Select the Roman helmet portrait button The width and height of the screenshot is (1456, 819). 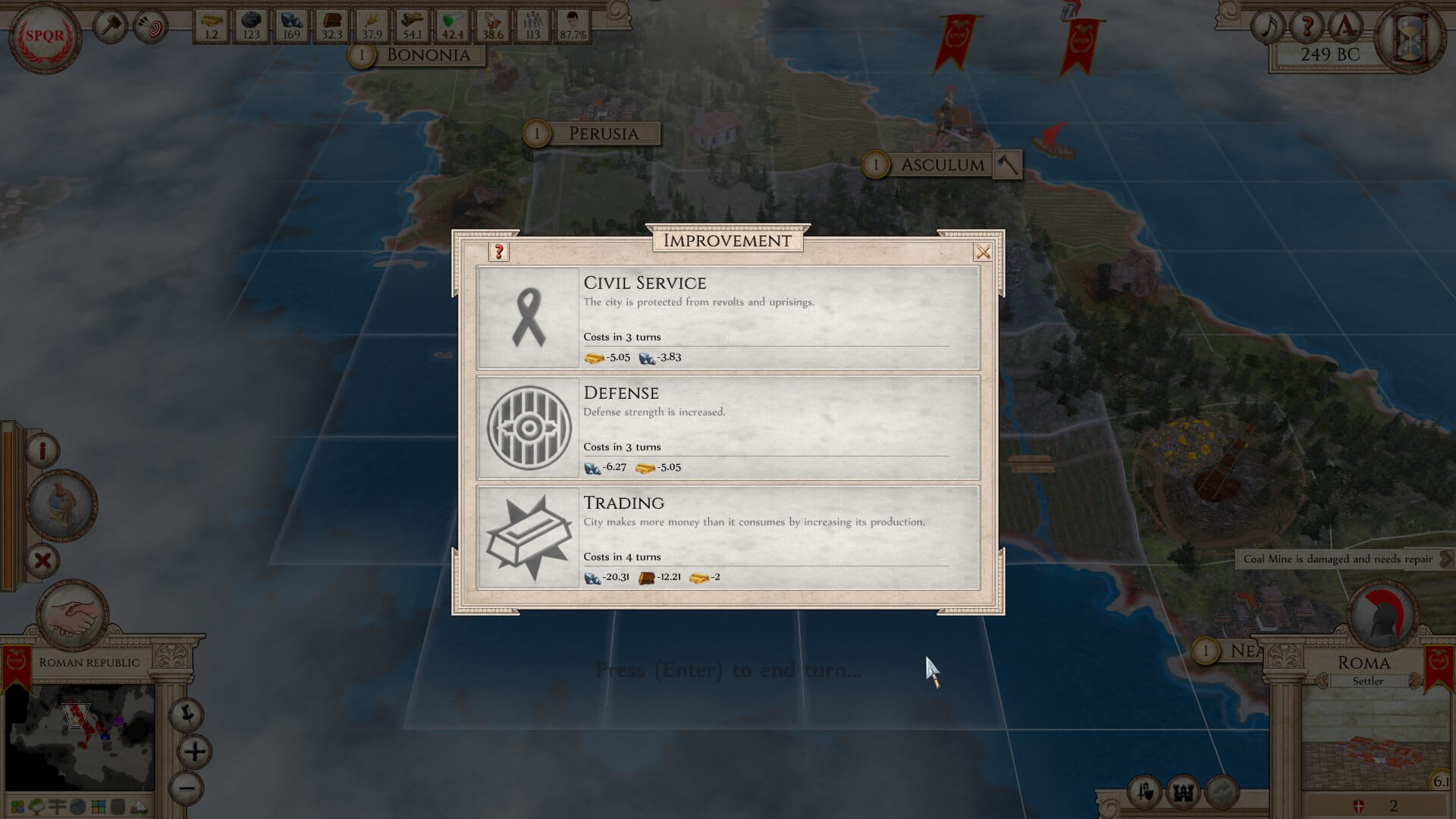(x=61, y=505)
